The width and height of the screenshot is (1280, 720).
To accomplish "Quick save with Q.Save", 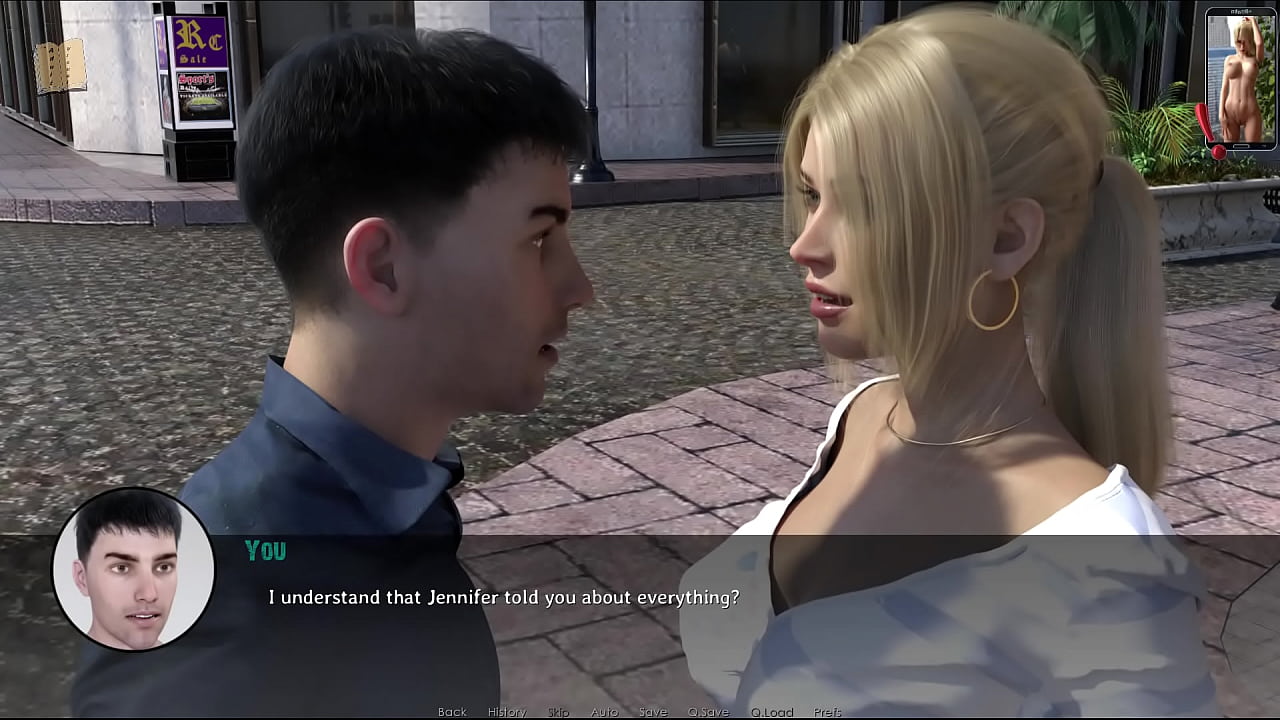I will point(707,712).
